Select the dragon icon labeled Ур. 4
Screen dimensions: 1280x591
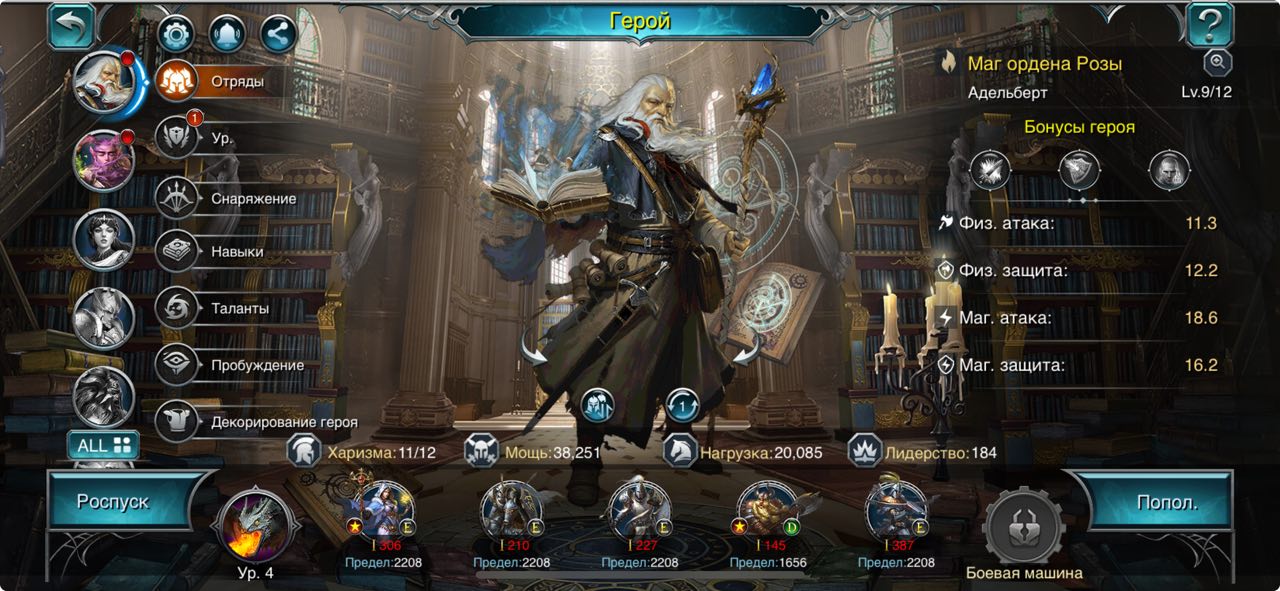[x=258, y=526]
